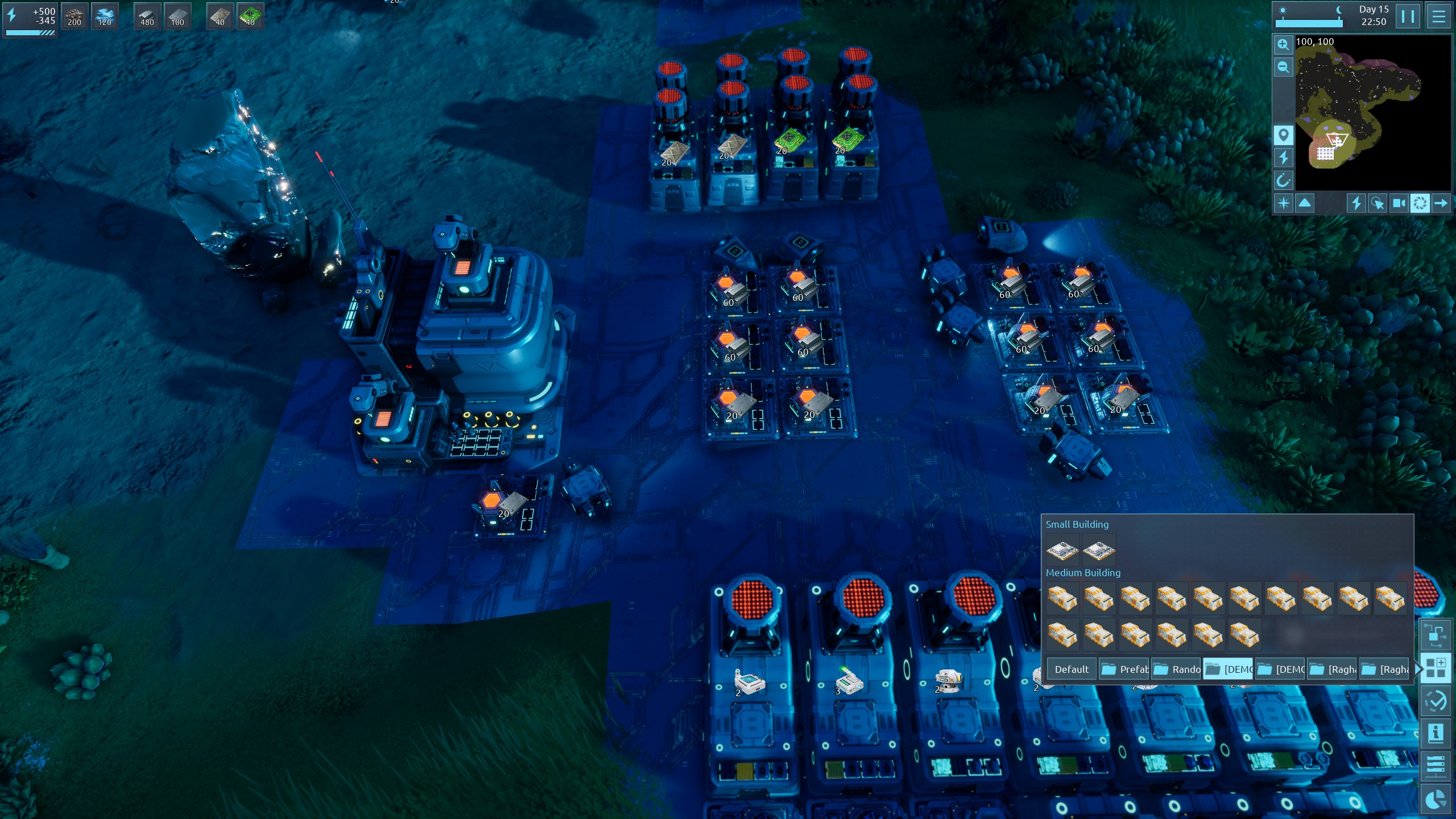Open the Rando blueprint folder tab

(1177, 669)
